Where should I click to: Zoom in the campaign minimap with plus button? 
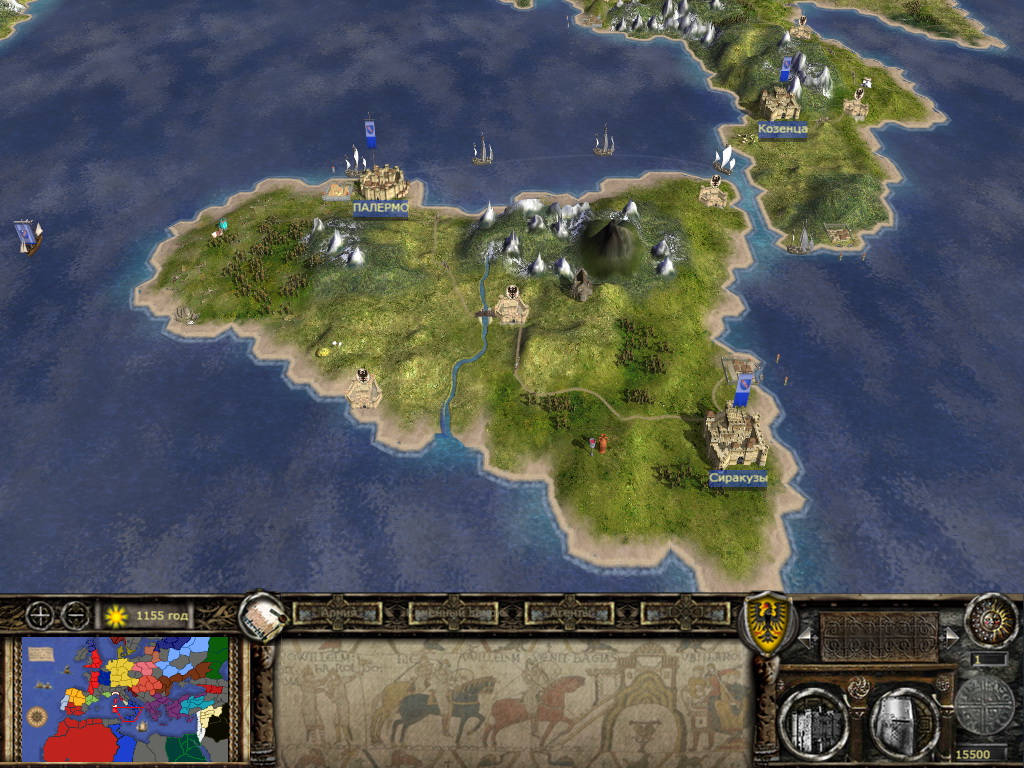pos(42,615)
